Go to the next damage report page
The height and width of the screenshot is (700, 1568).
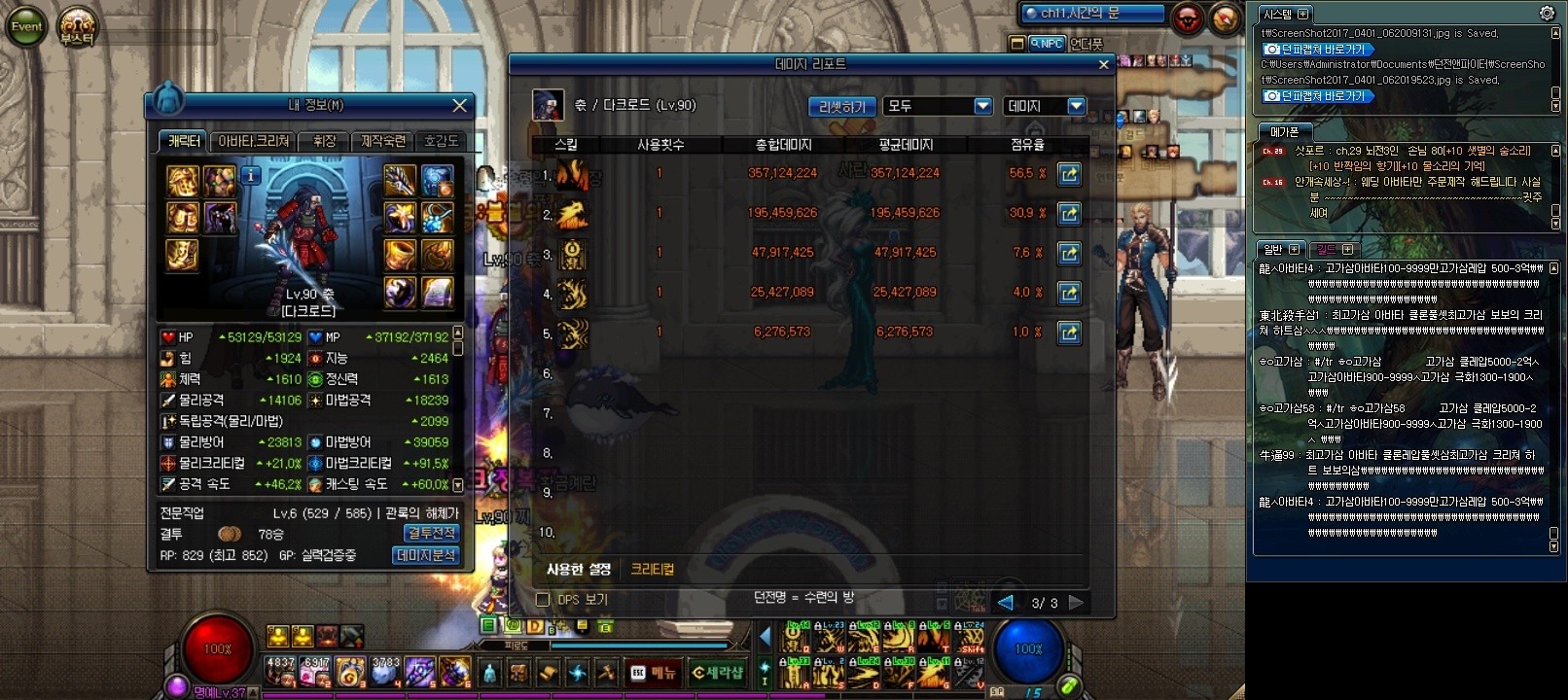1076,603
